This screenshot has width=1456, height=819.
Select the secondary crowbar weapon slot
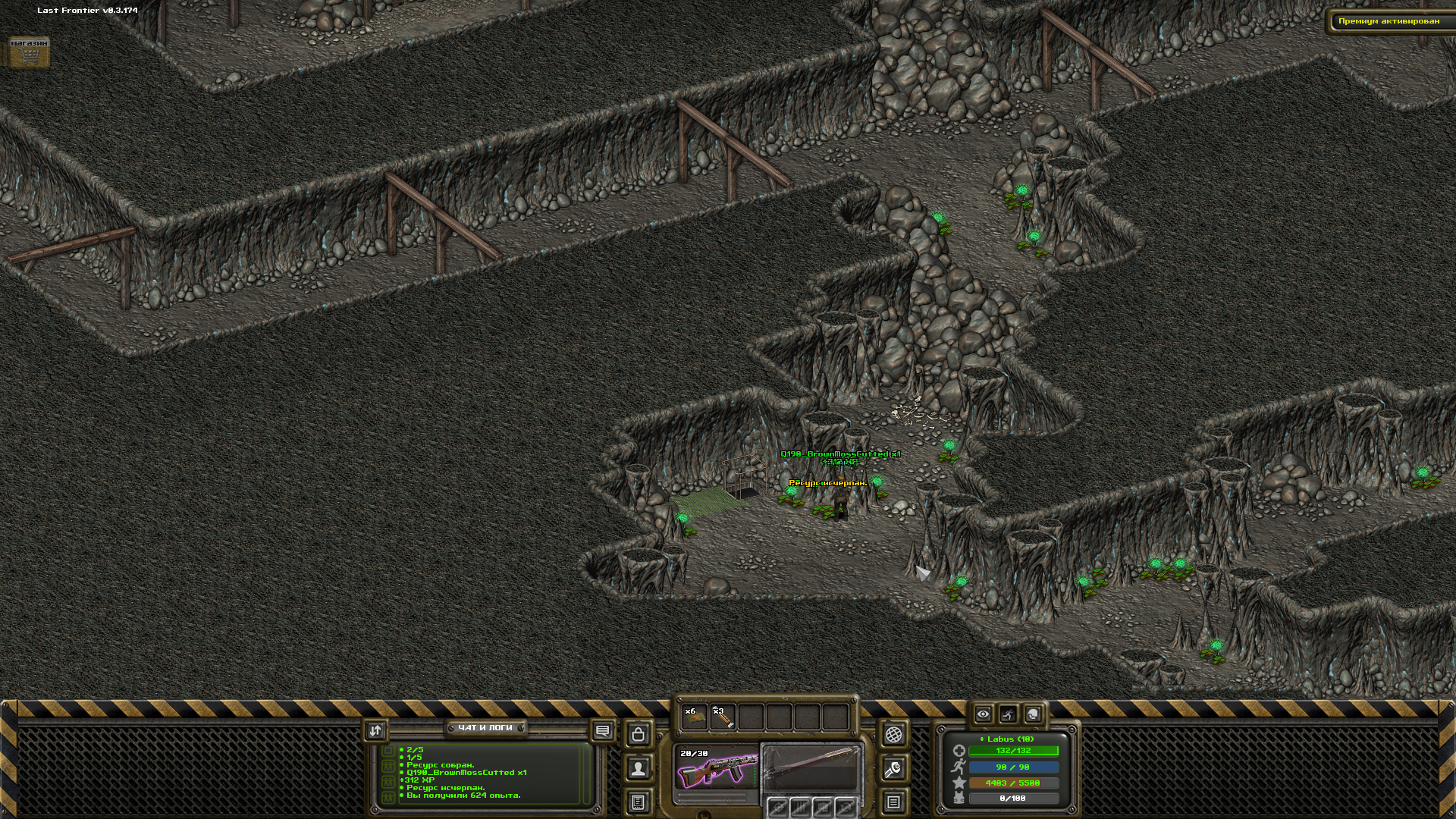pos(811,769)
